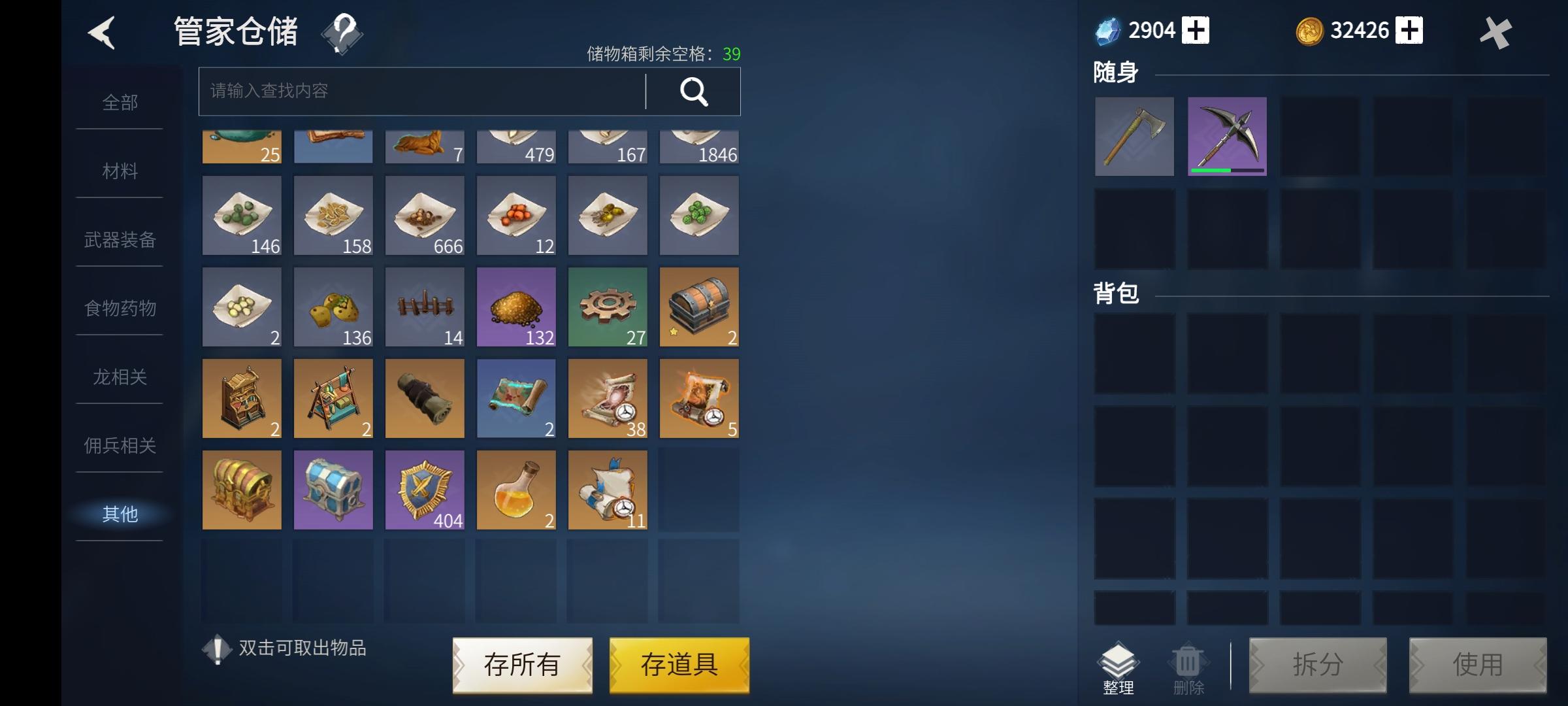Open the blue shield badge item stacked 404
Screen dimensions: 1568x706
(x=425, y=490)
